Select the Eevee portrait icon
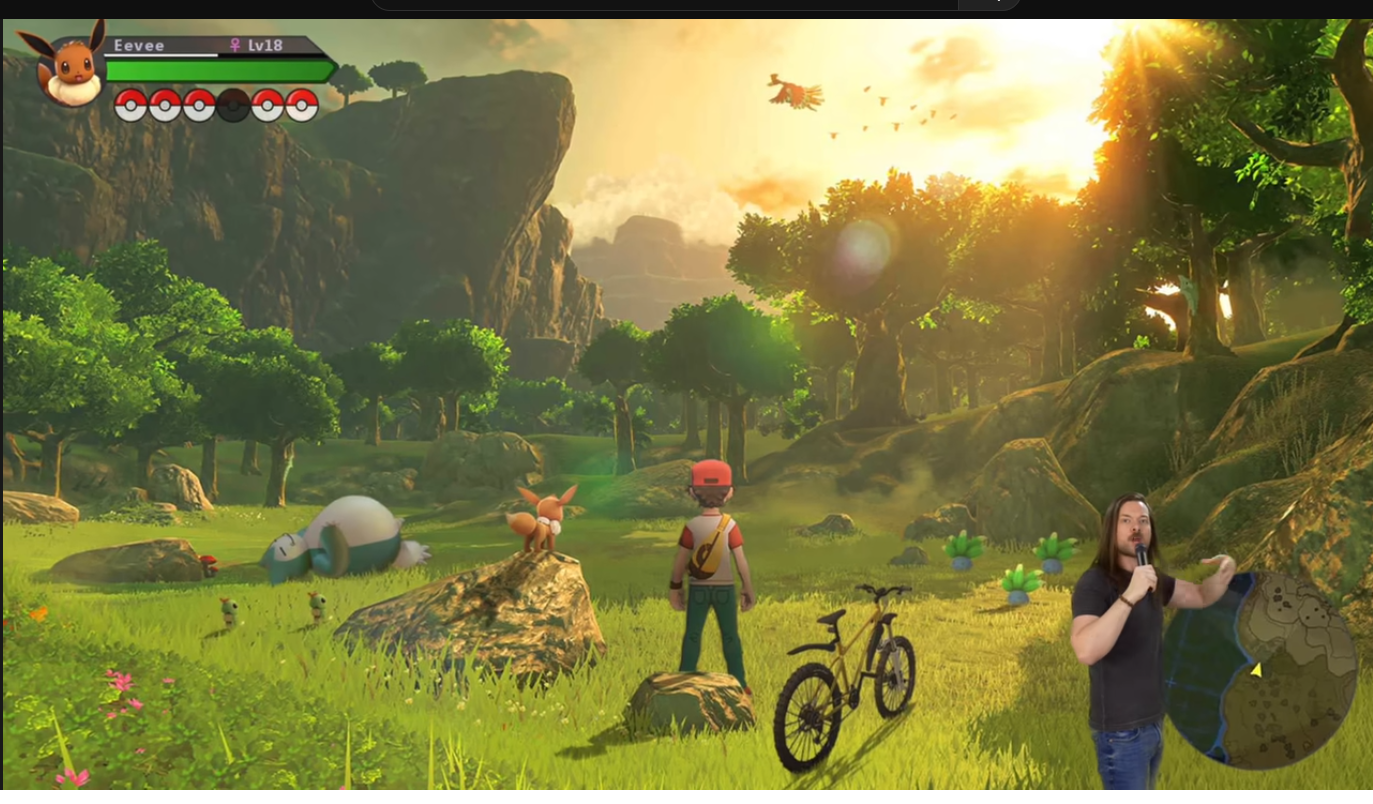This screenshot has height=804, width=1373. click(70, 68)
